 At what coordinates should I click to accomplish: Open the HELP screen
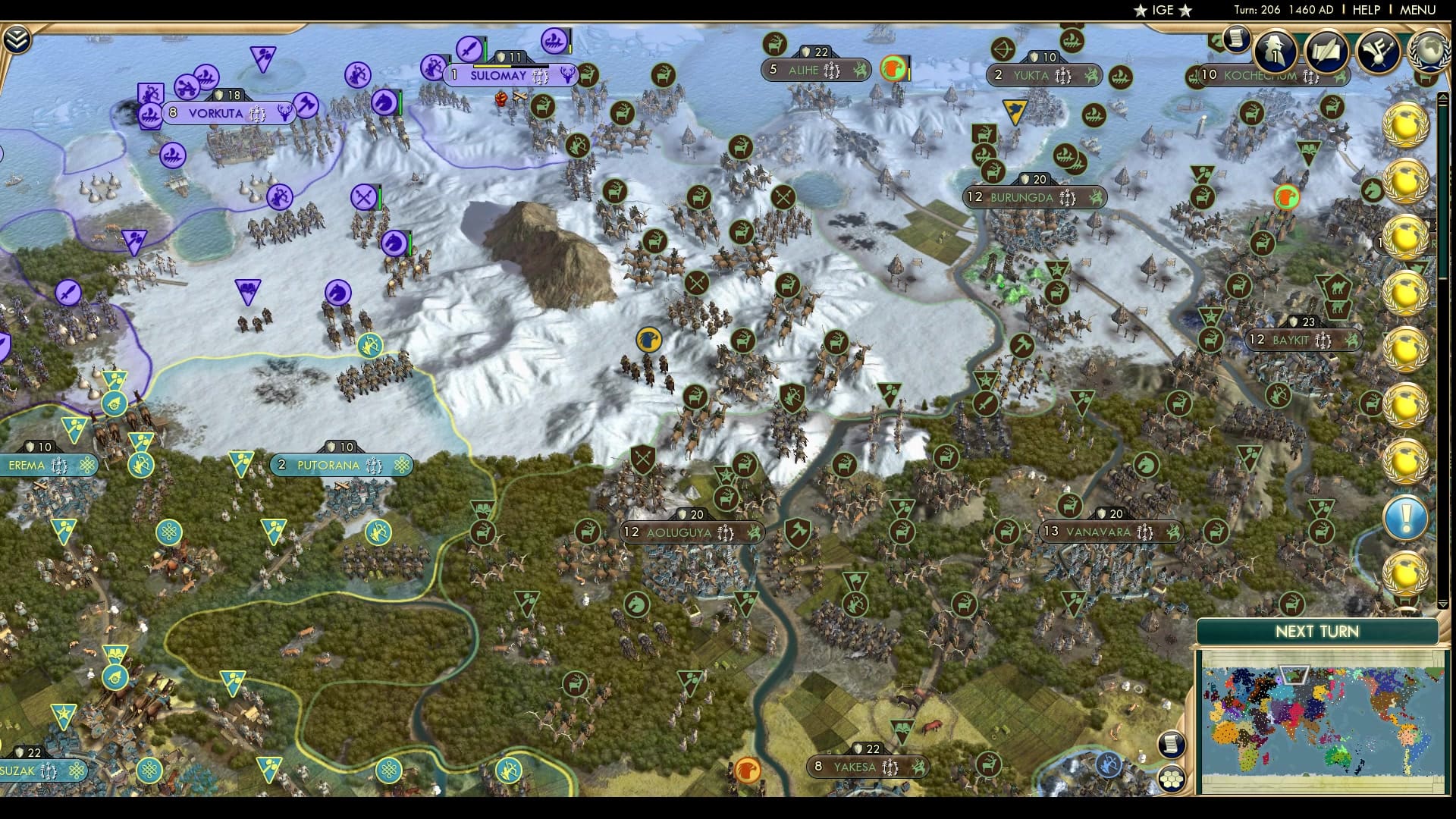(x=1365, y=10)
